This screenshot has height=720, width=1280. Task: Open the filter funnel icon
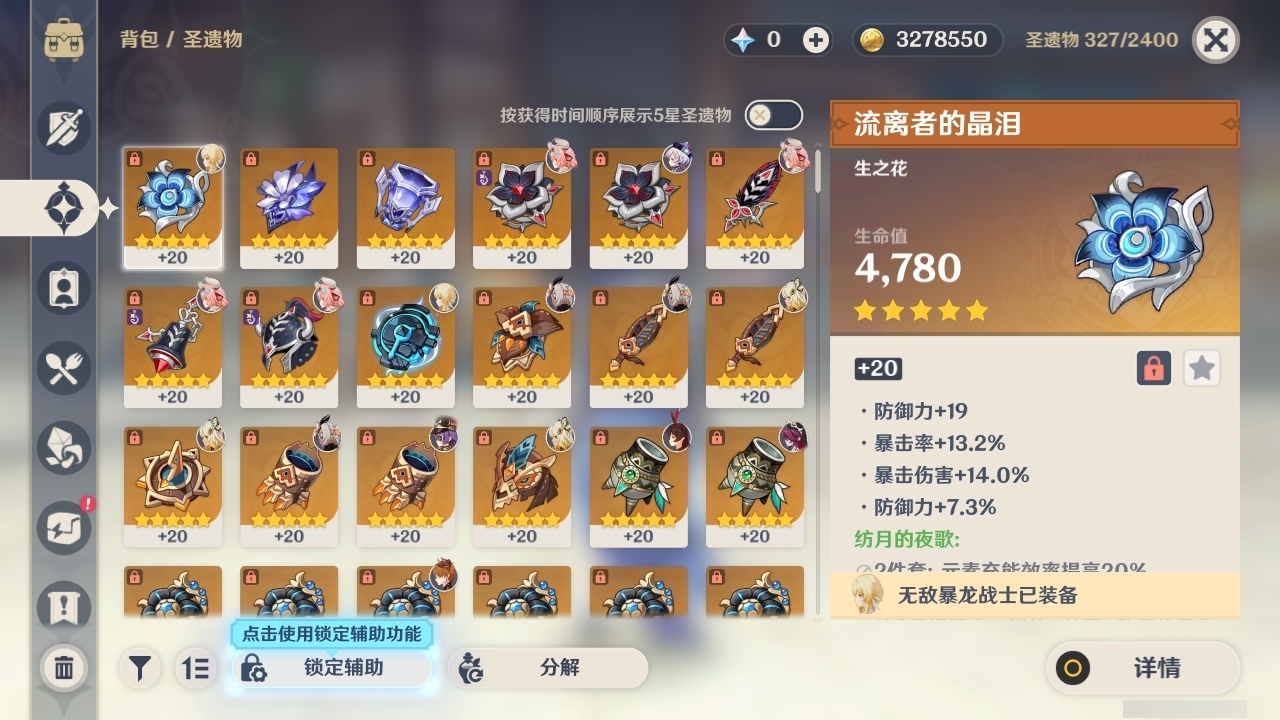pos(140,668)
